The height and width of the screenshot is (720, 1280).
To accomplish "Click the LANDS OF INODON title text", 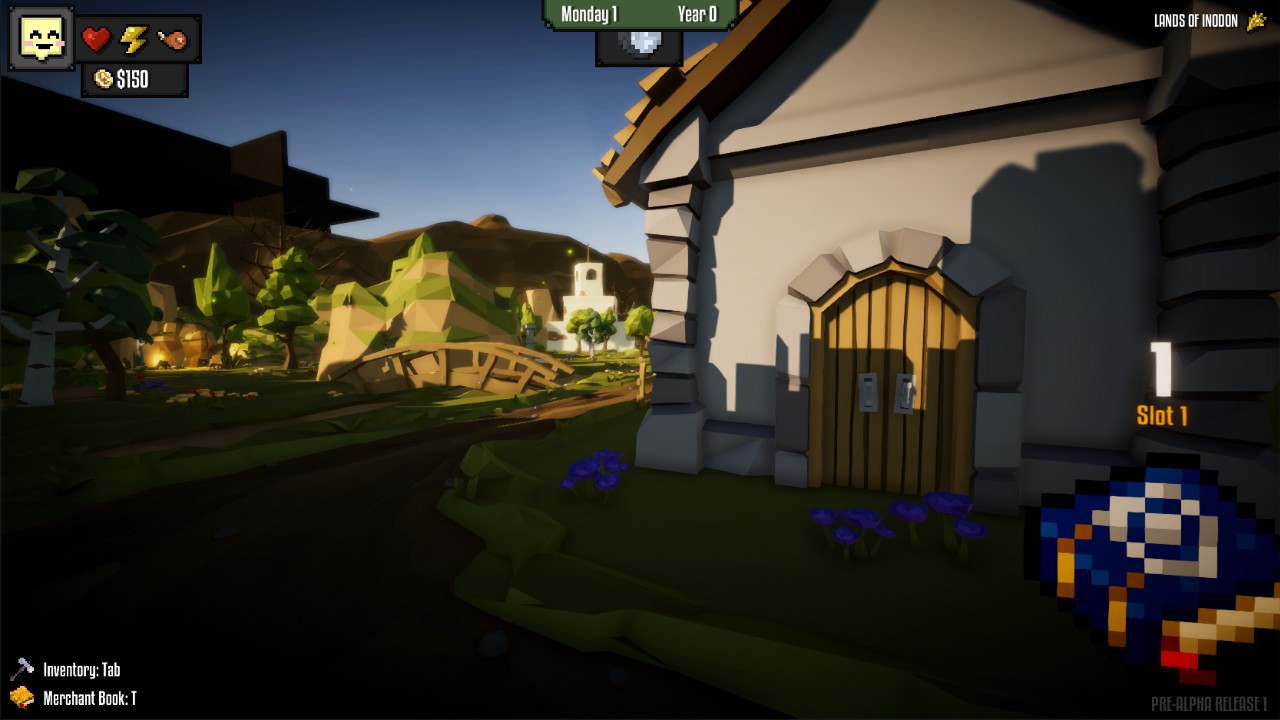I will click(1196, 19).
